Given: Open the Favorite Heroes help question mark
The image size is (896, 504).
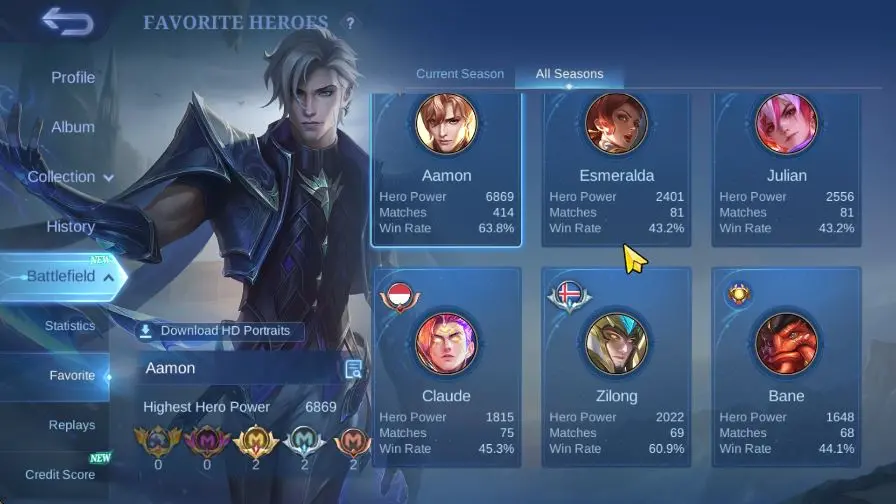Looking at the screenshot, I should point(350,23).
